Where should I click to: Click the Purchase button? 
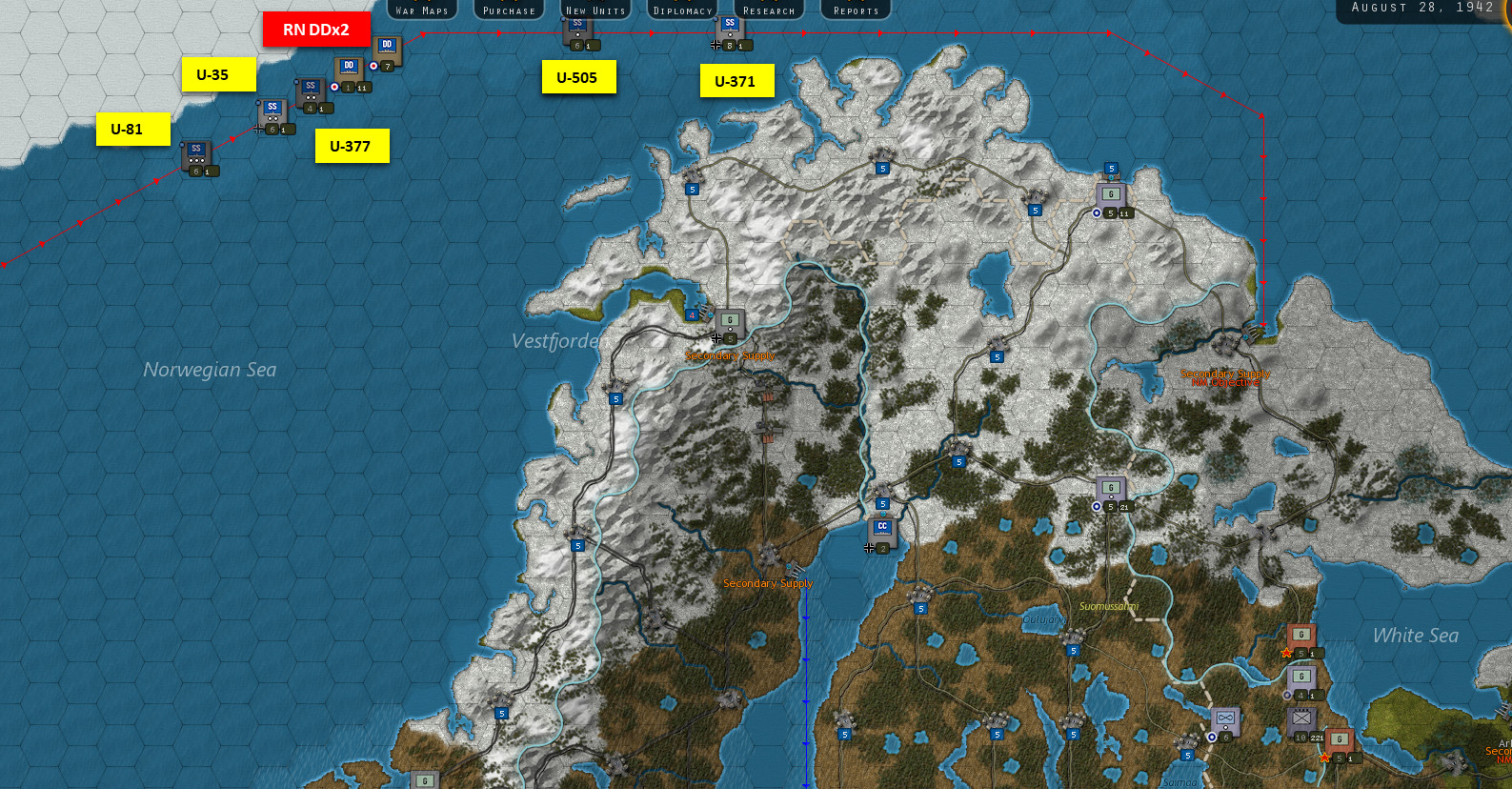(508, 10)
